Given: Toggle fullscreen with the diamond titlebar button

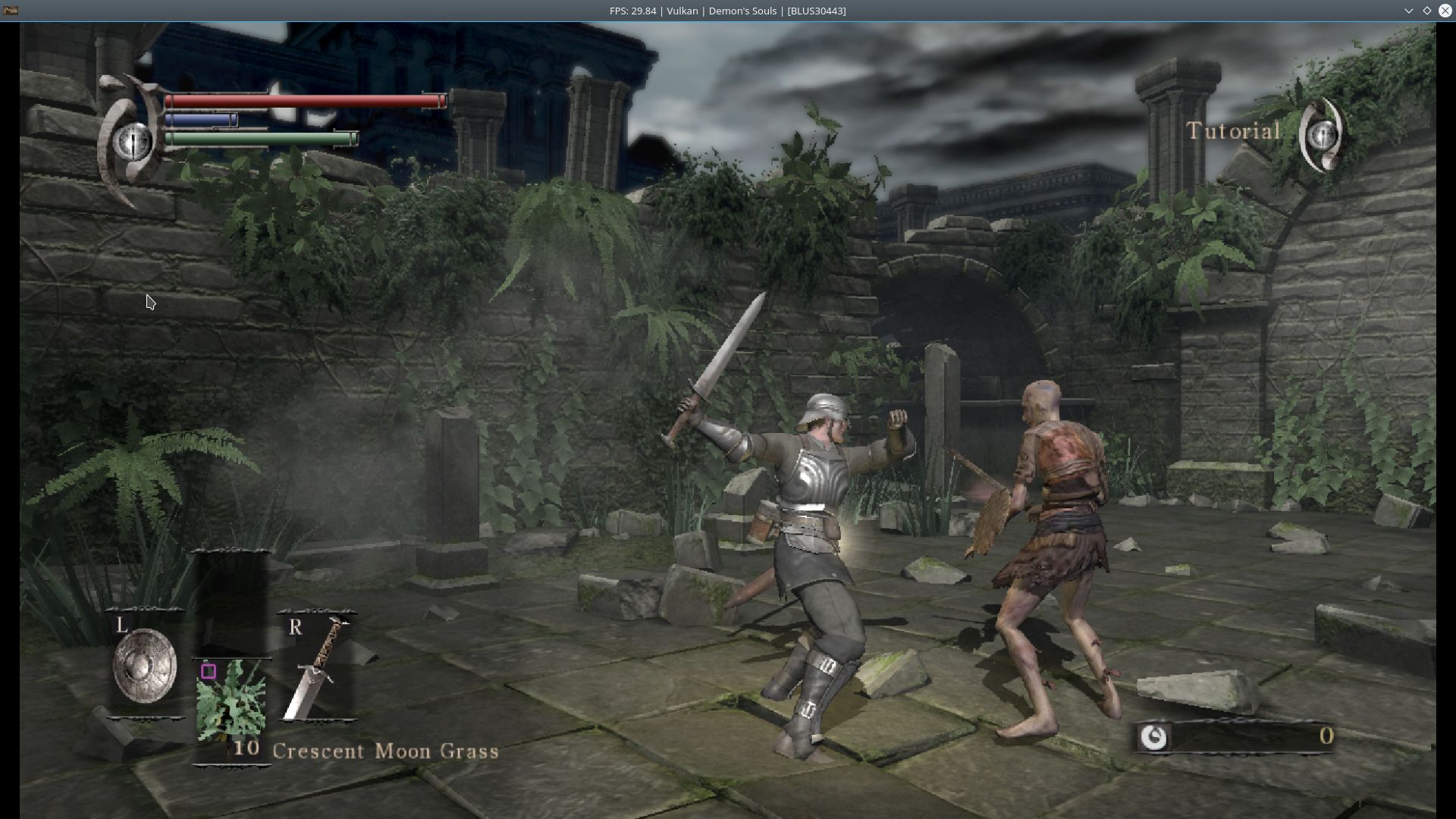Looking at the screenshot, I should point(1427,11).
